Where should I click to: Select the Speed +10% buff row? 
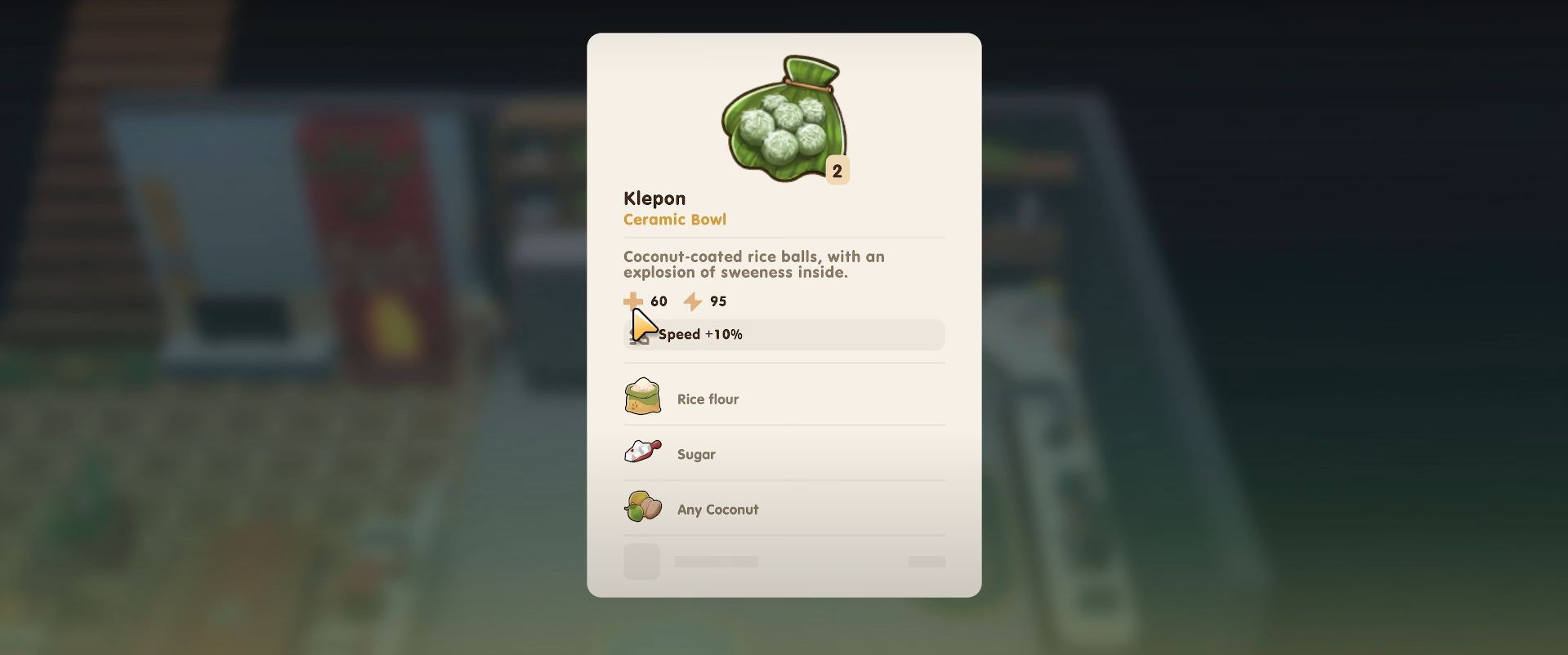click(783, 335)
